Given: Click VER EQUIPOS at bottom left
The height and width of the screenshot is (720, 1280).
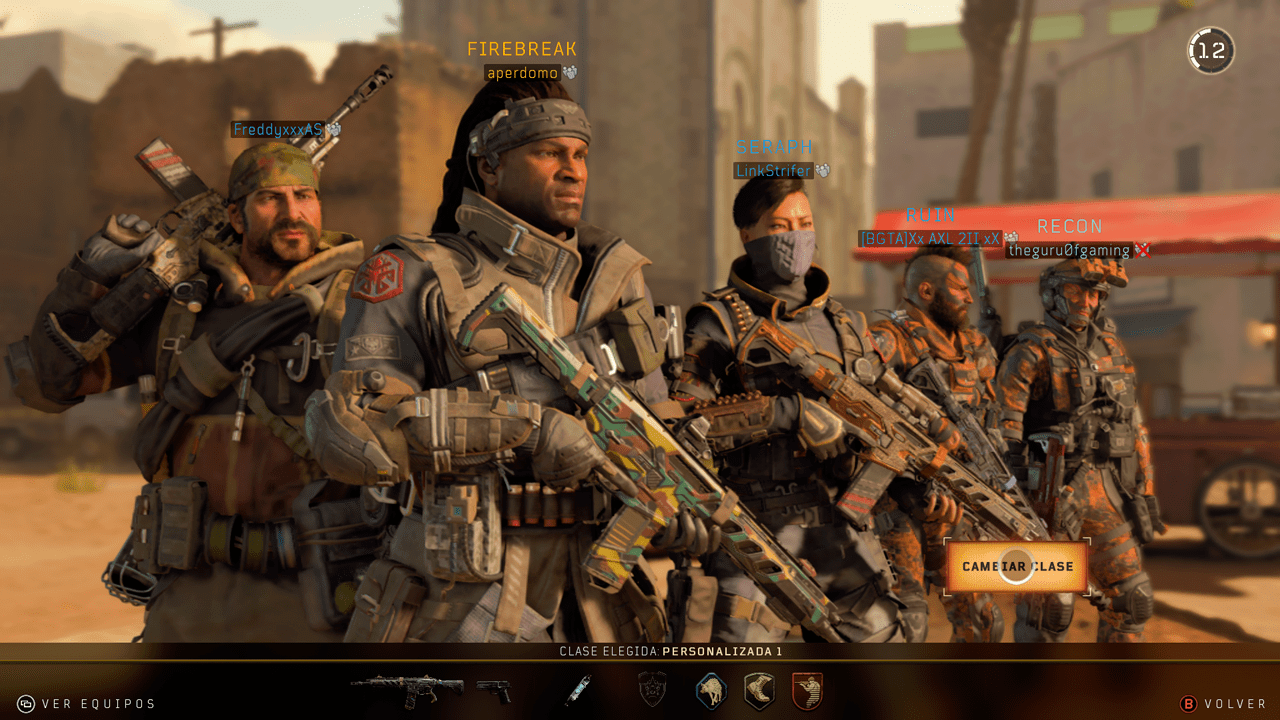Looking at the screenshot, I should pos(96,704).
